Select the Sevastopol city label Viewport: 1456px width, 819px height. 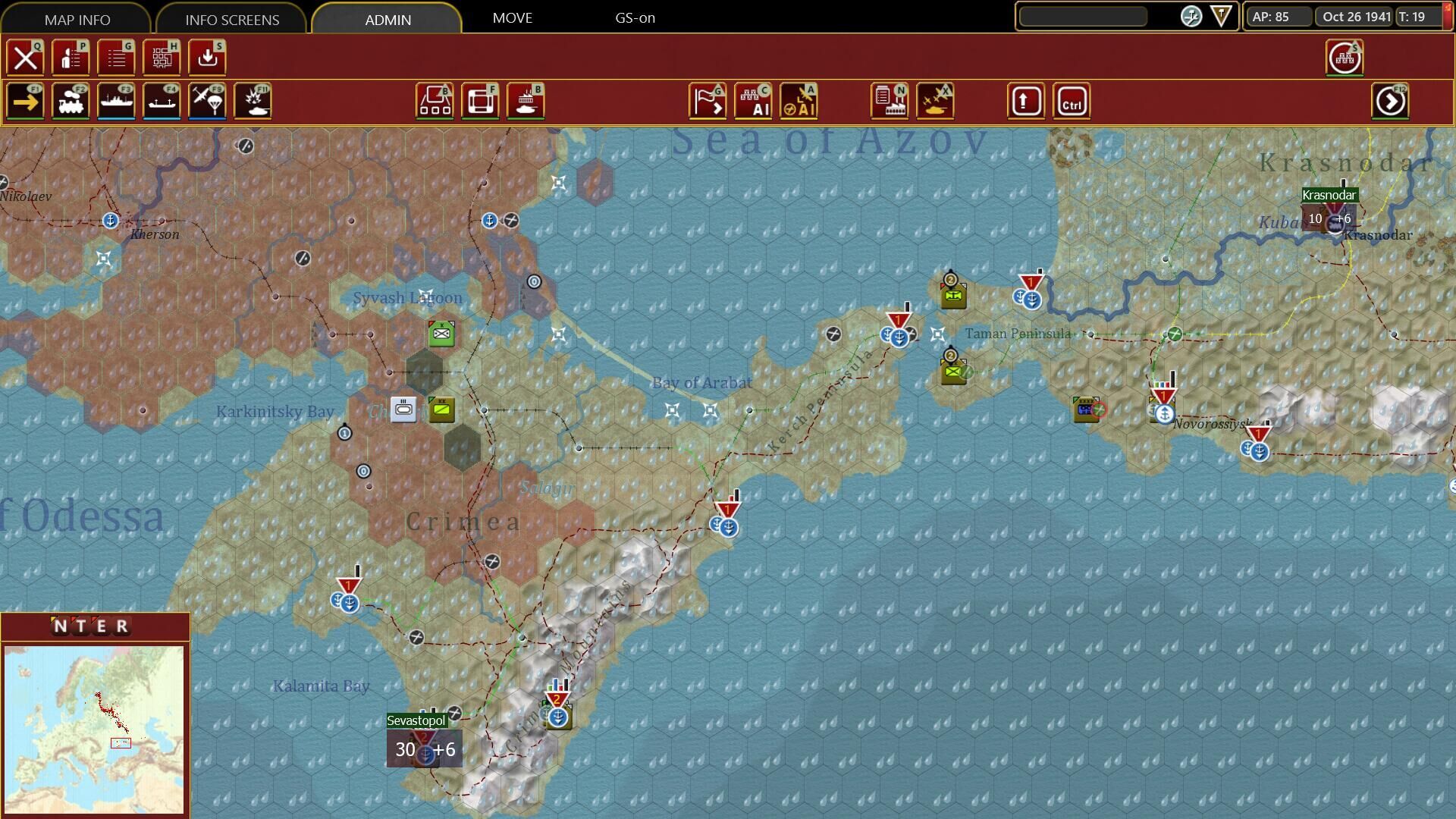click(416, 720)
